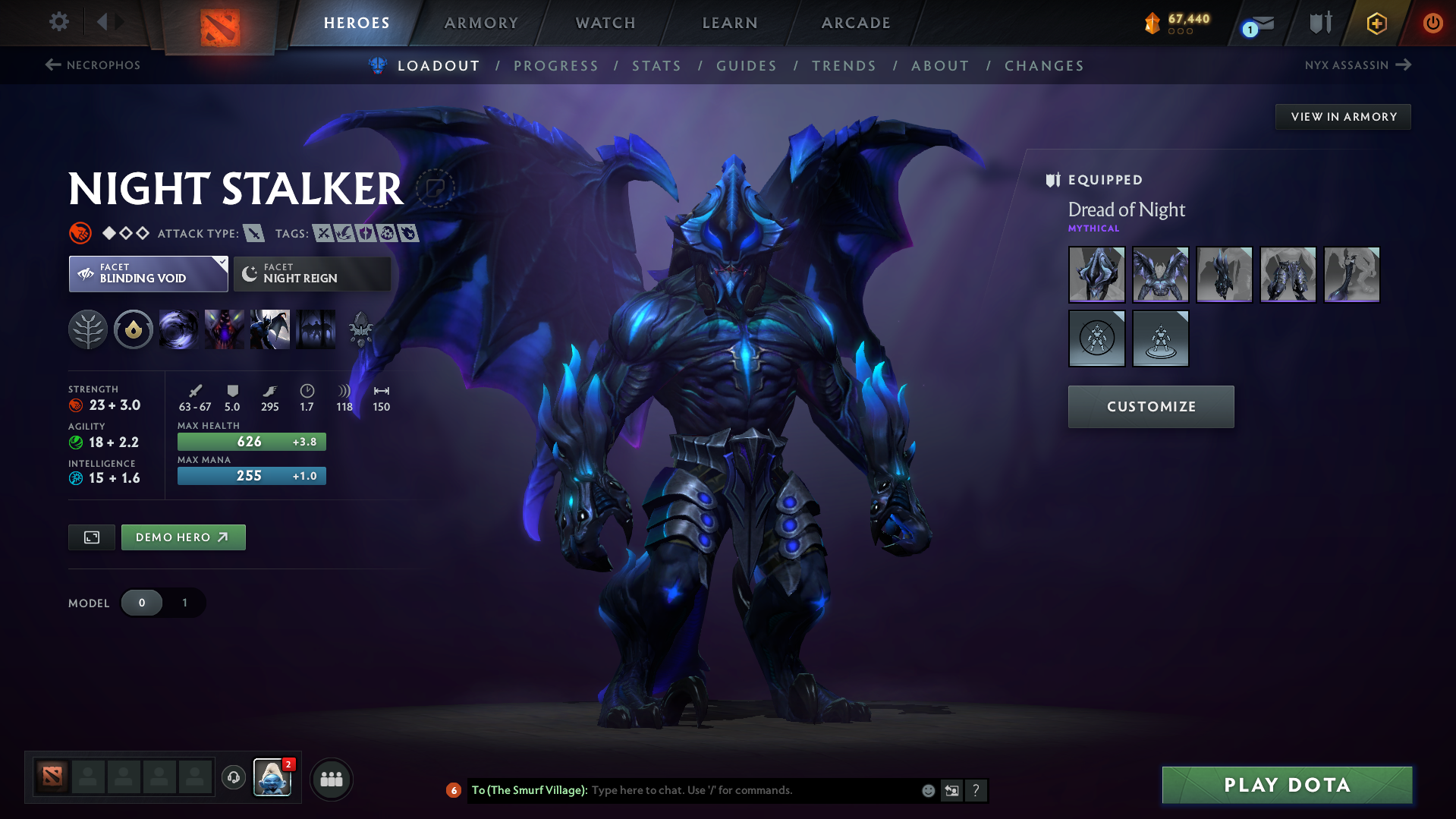Open Night Stalker's talent tree icon
The width and height of the screenshot is (1456, 819).
tap(88, 329)
